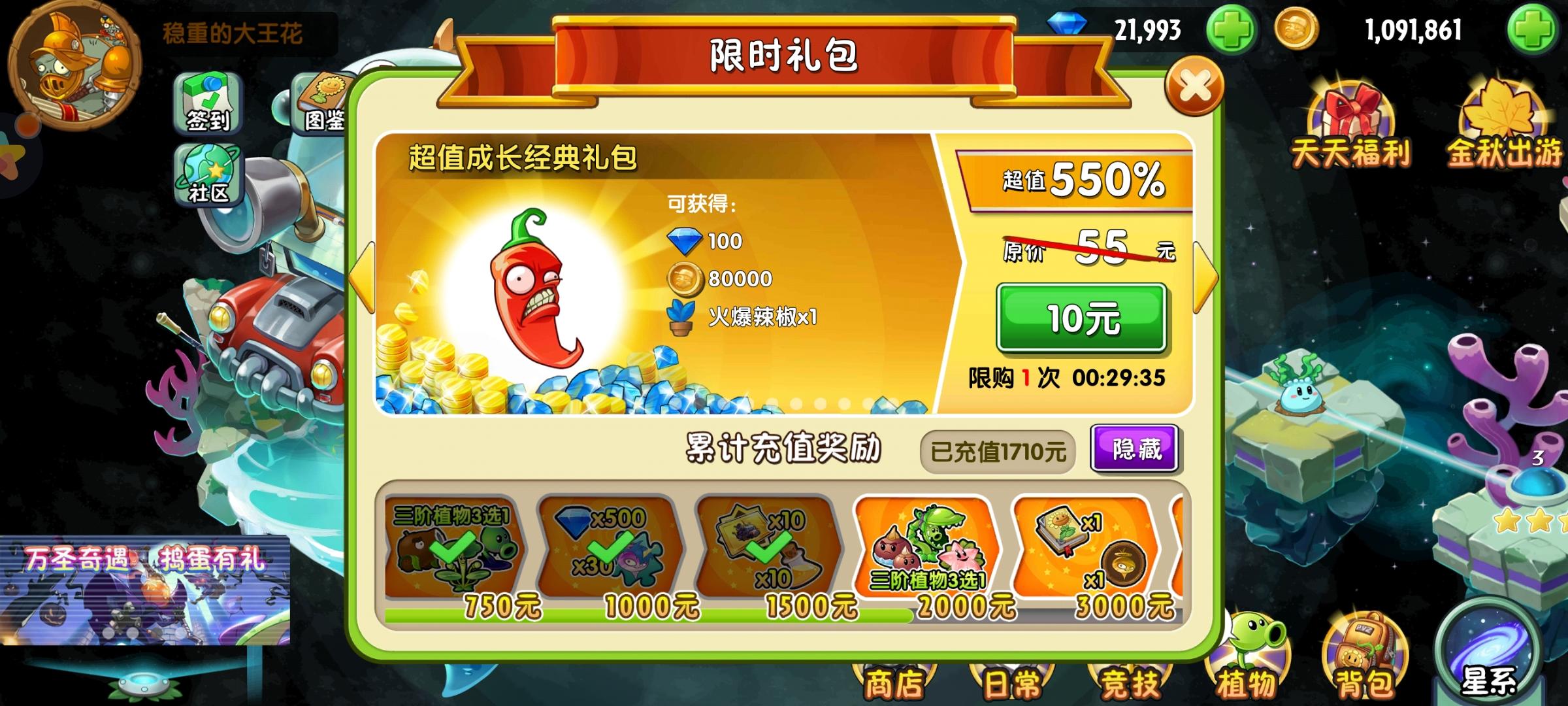Image resolution: width=1568 pixels, height=706 pixels.
Task: Purchase the pack with the 10元 button
Action: (x=1081, y=317)
